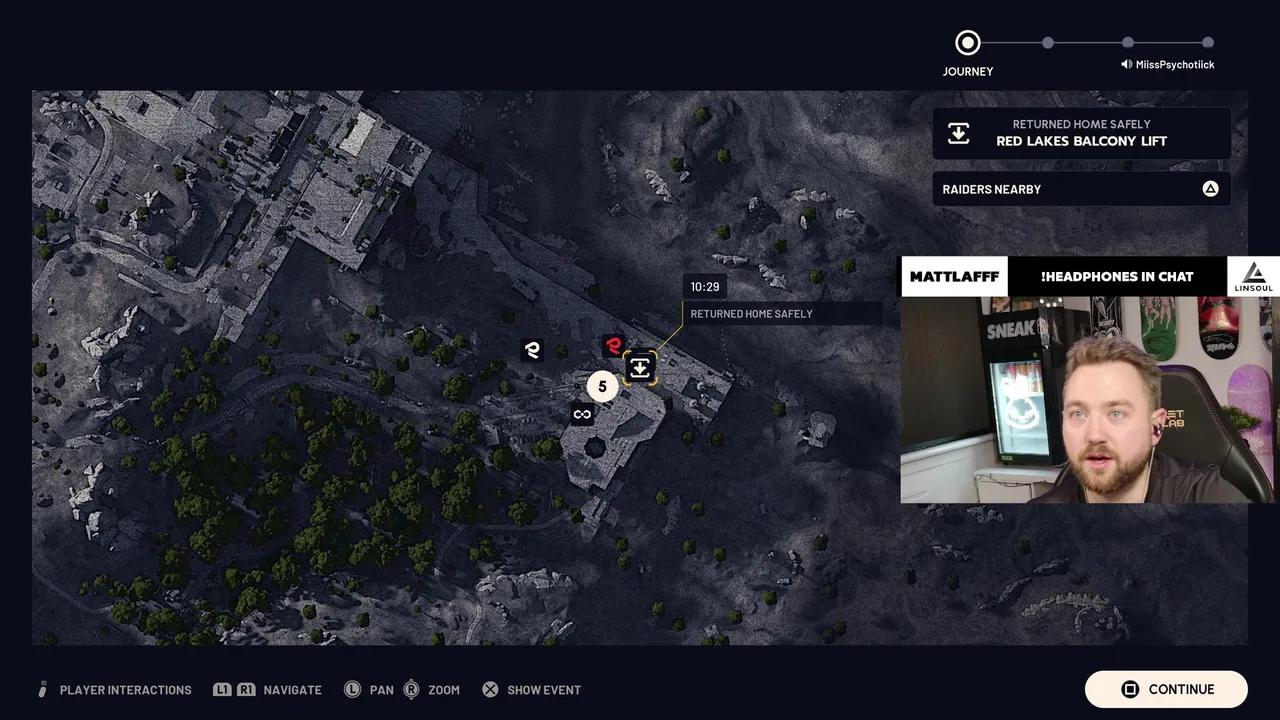This screenshot has height=720, width=1280.
Task: Select the highlighted Red Lakes Balcony Lift map icon
Action: (x=640, y=367)
